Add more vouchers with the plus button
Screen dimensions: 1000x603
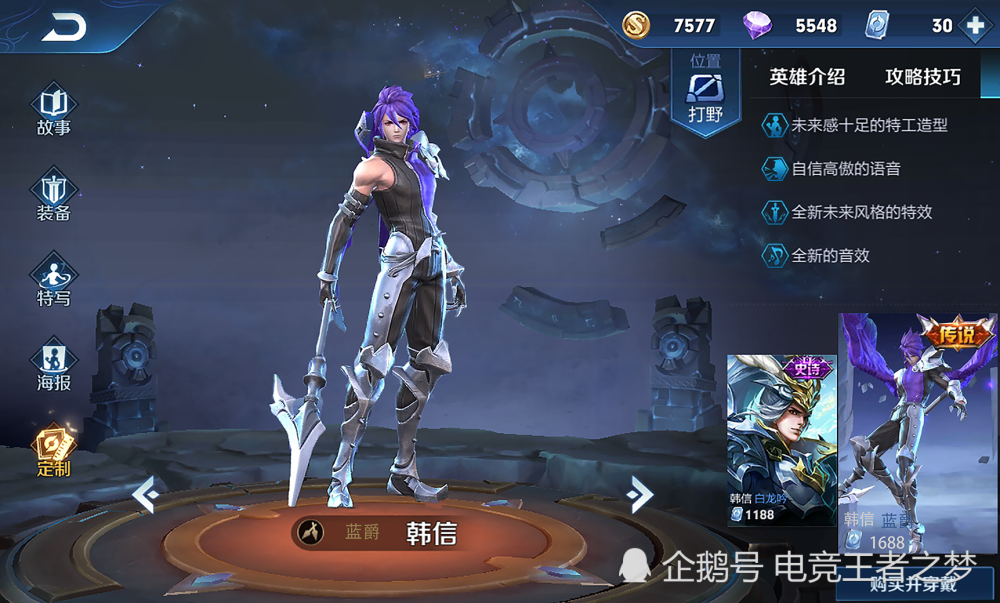click(x=975, y=26)
